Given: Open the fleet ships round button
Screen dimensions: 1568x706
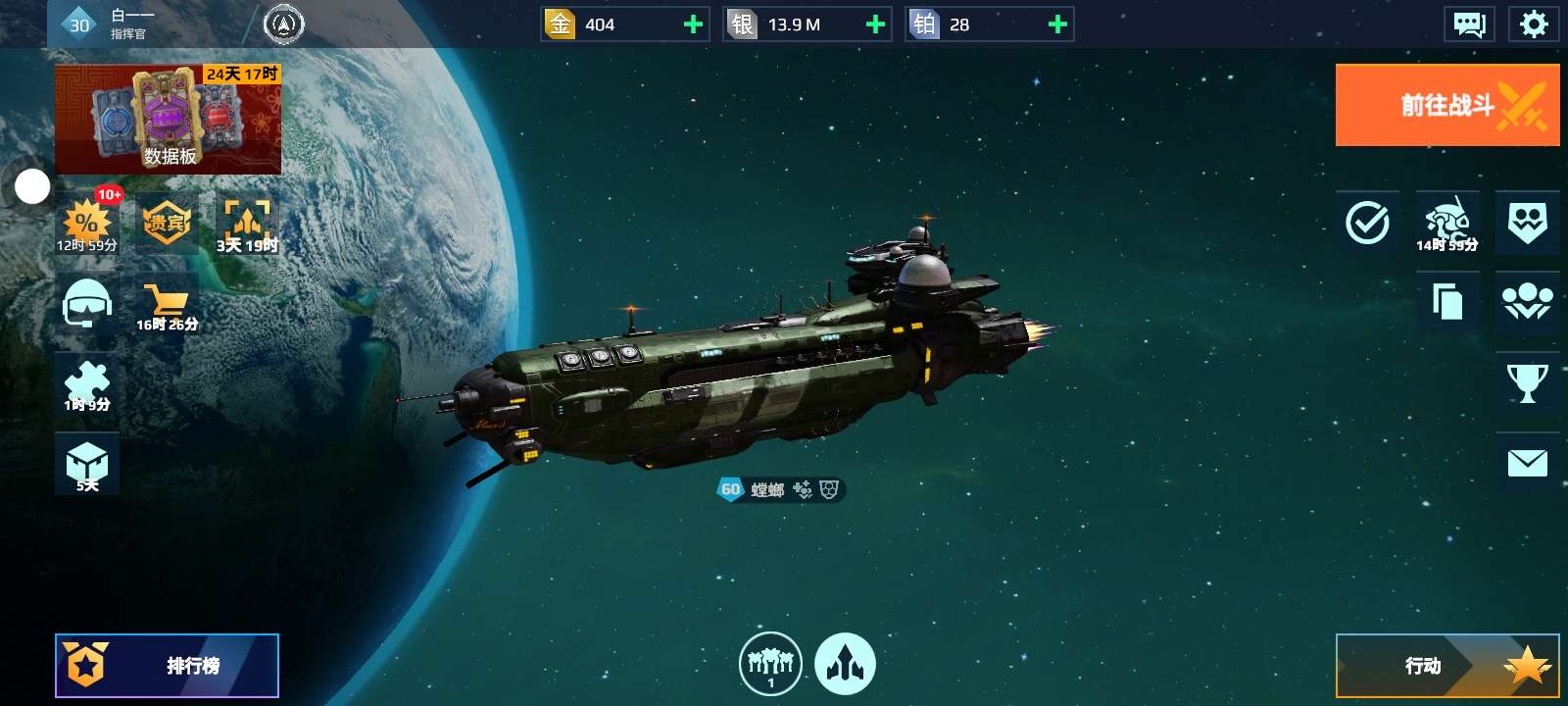Looking at the screenshot, I should (770, 664).
